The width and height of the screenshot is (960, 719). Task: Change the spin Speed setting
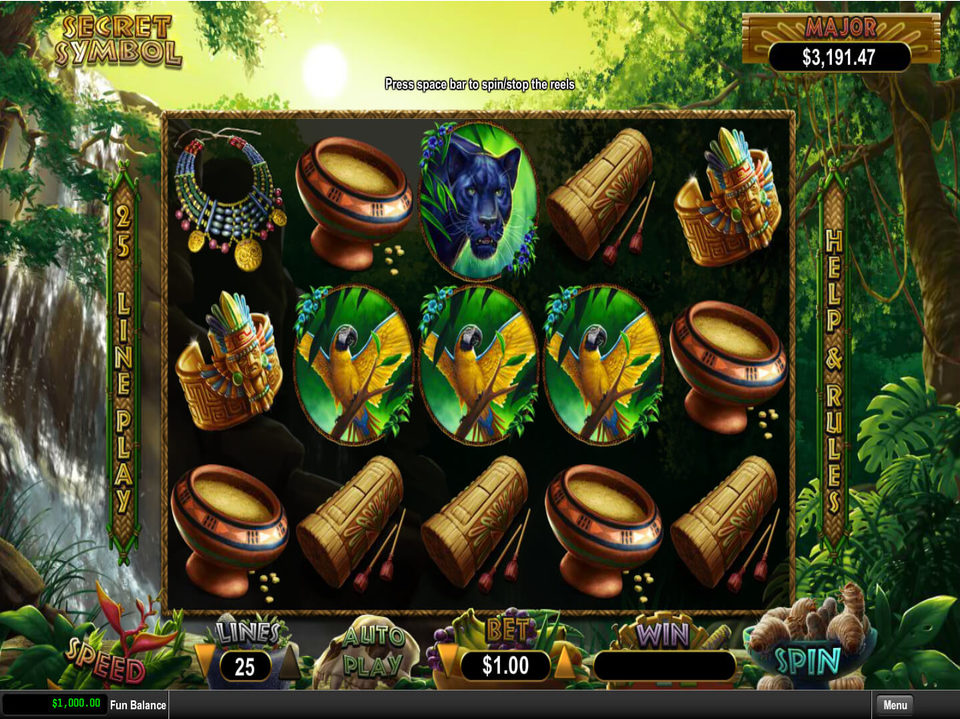click(105, 656)
